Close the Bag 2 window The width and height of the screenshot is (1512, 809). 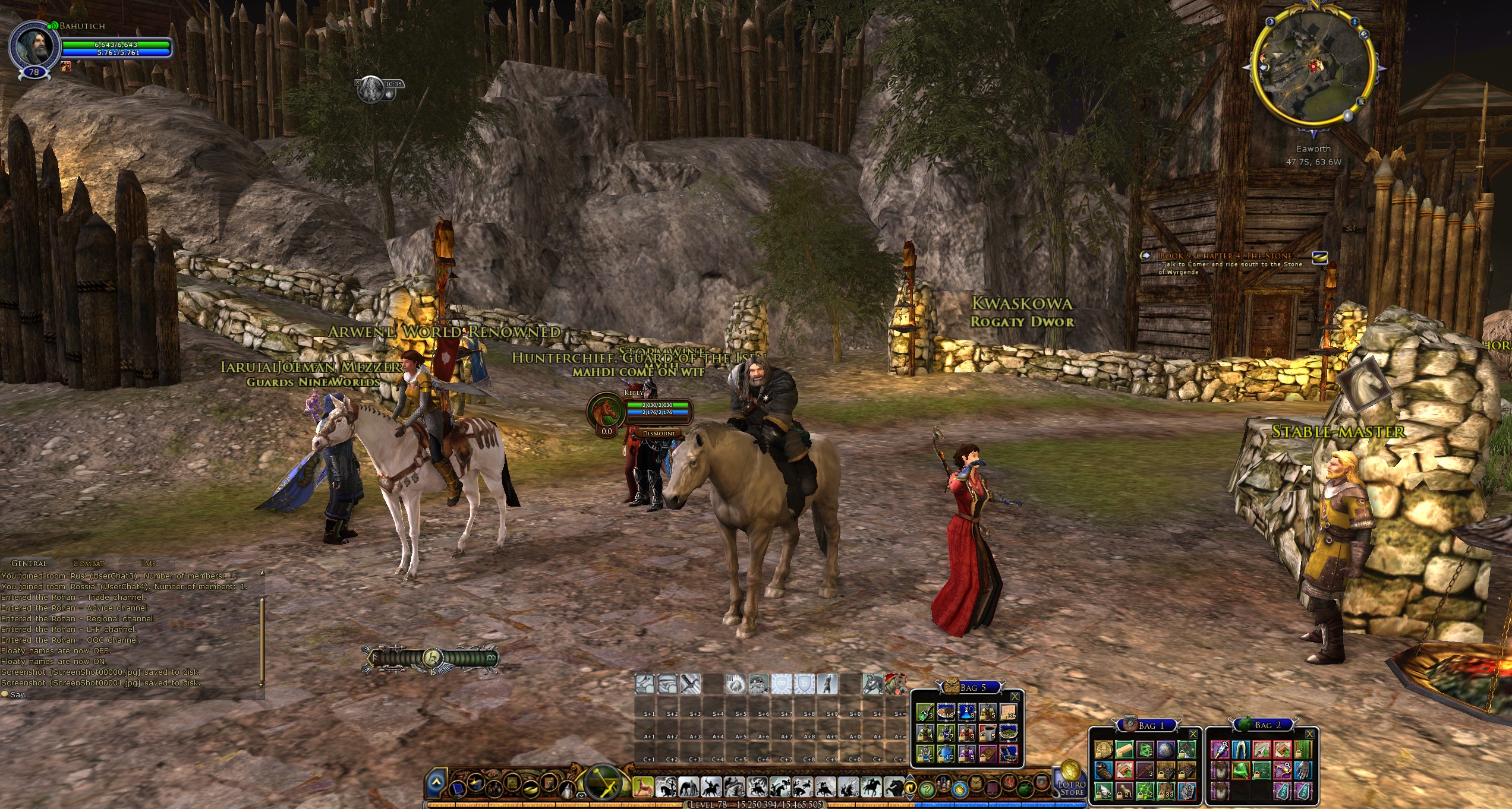(x=1309, y=734)
